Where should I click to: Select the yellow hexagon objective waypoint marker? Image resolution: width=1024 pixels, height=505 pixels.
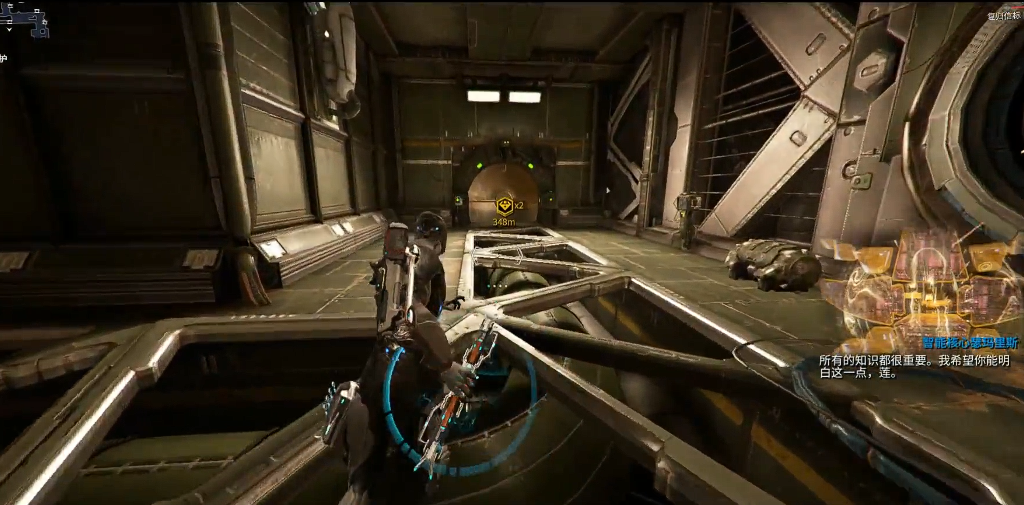pos(505,204)
